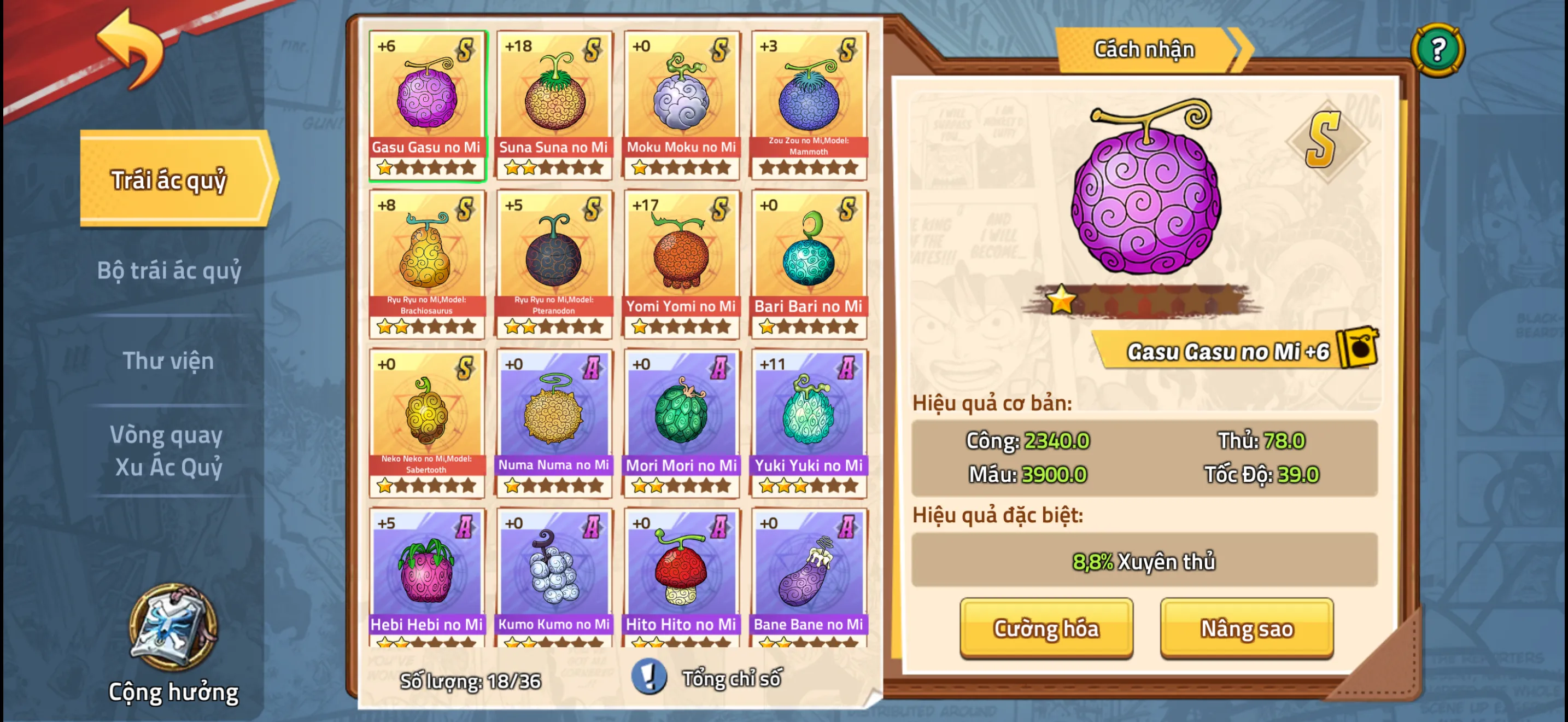Open the Thư viện tab
Viewport: 1568px width, 722px height.
(x=168, y=360)
